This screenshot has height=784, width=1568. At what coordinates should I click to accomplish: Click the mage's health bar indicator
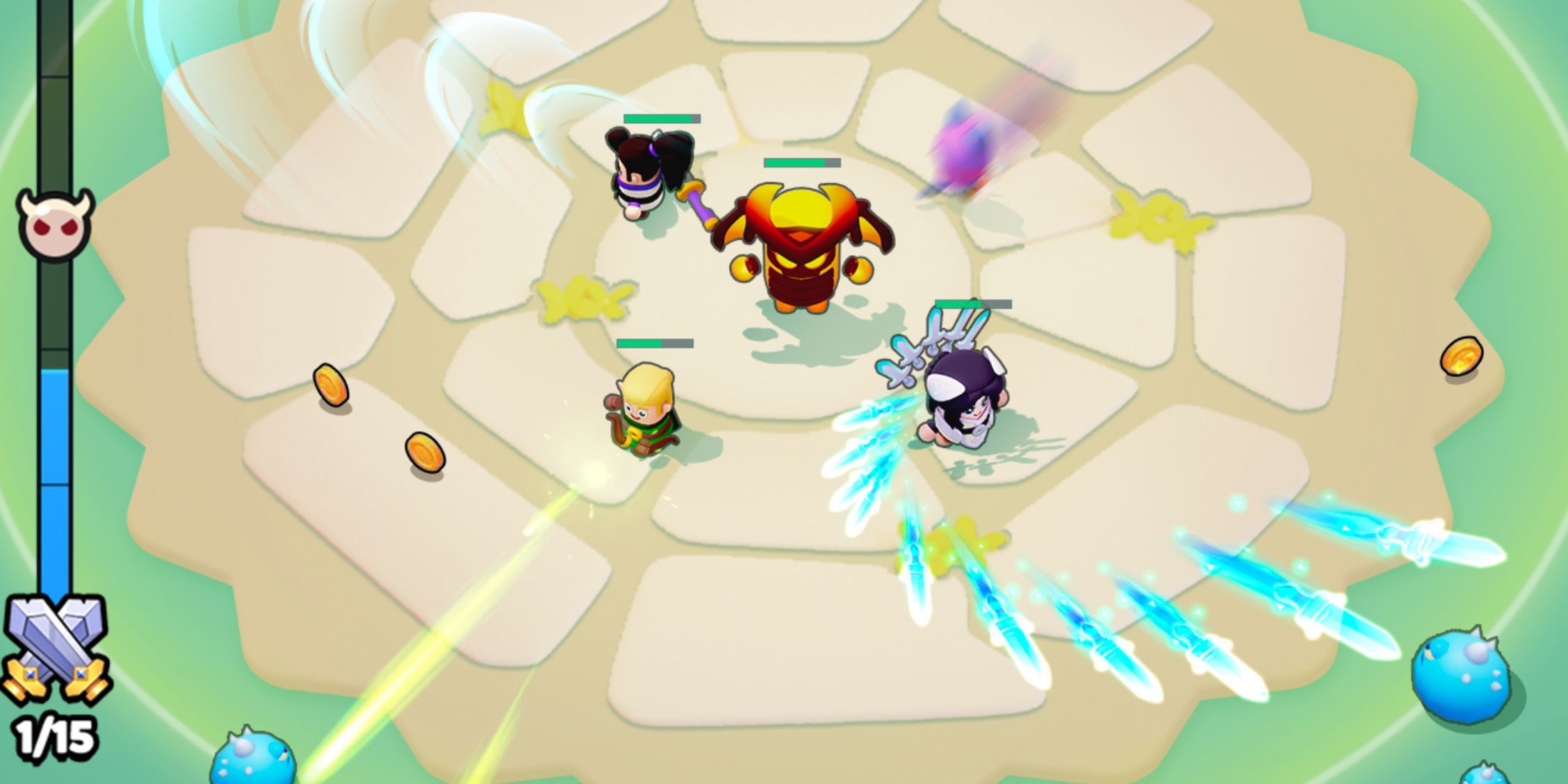(x=973, y=303)
